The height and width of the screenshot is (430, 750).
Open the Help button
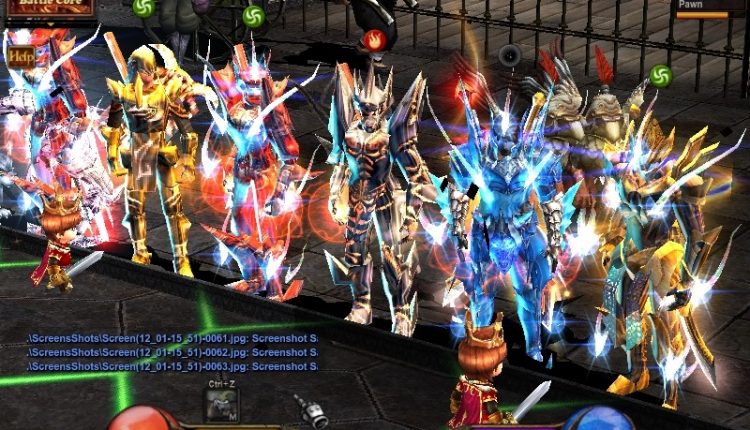coord(20,57)
